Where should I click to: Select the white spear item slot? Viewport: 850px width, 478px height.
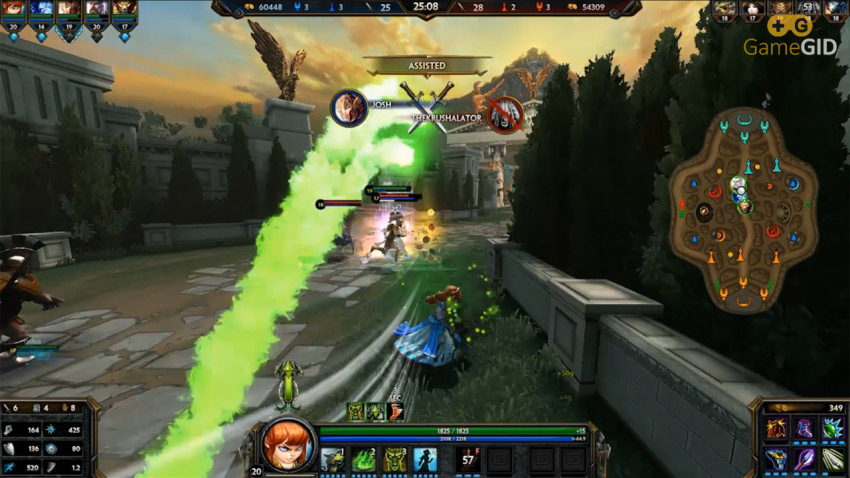coord(833,459)
